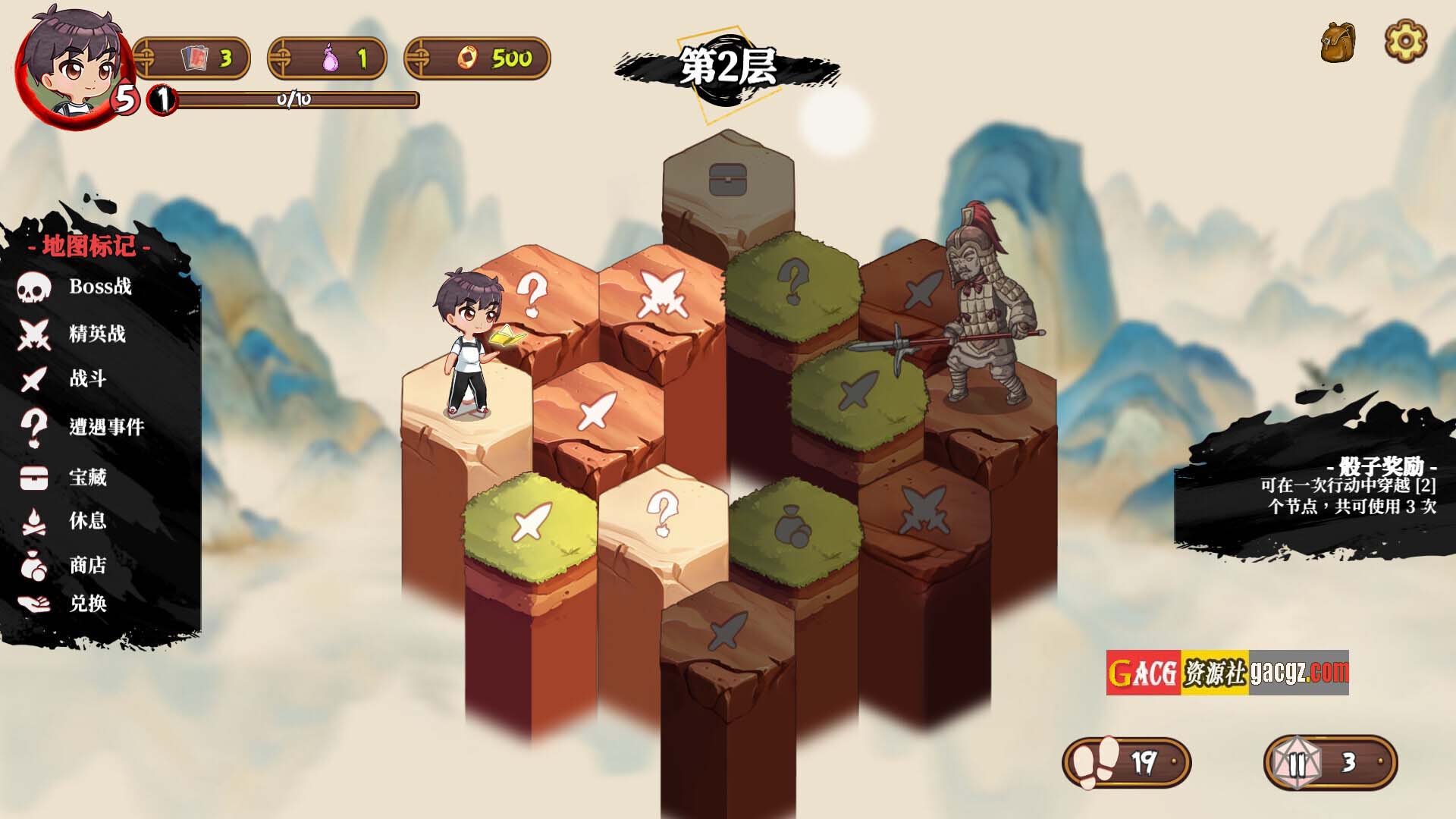The width and height of the screenshot is (1456, 819).
Task: Click the player portrait avatar
Action: coord(72,64)
